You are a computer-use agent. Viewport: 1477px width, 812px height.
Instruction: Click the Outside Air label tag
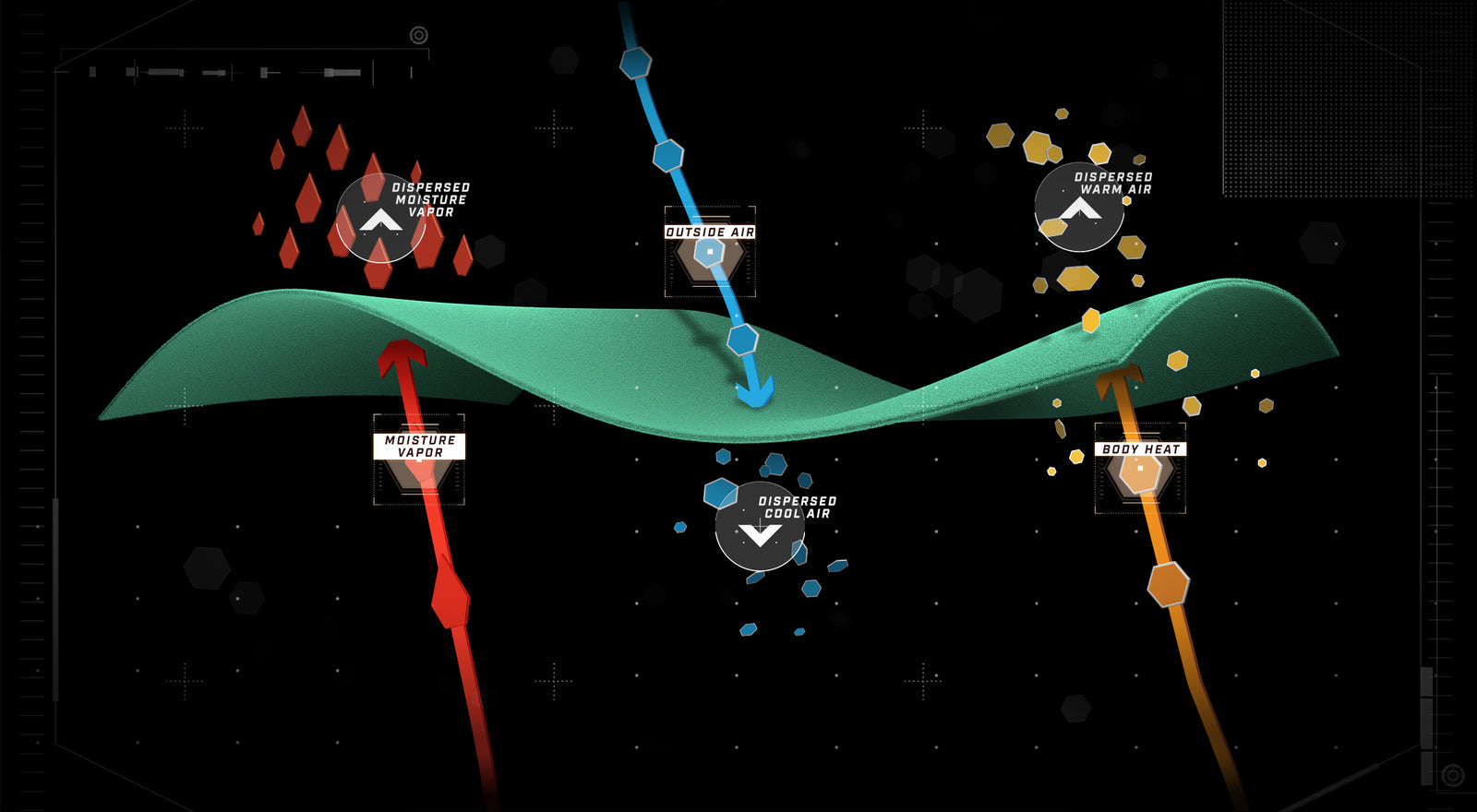pos(710,233)
